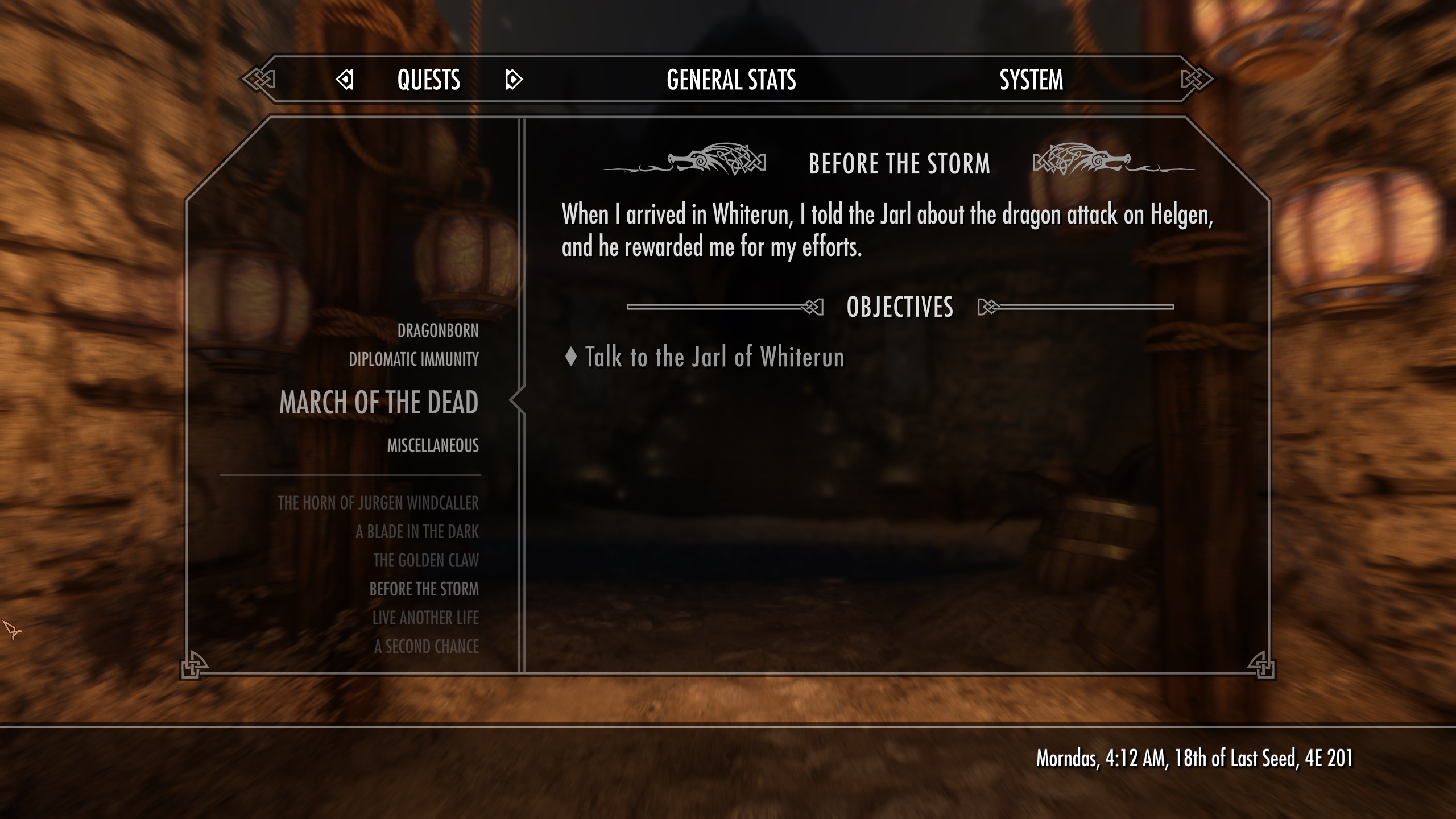This screenshot has width=1456, height=819.
Task: Click the left arrow beside Quests
Action: 345,80
